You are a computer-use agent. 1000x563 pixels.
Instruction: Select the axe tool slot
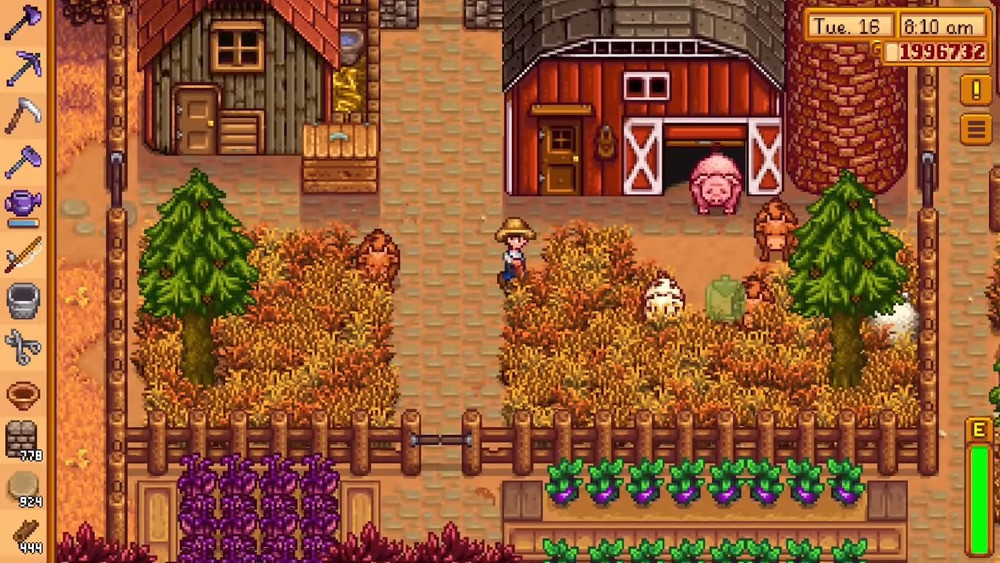pos(22,23)
